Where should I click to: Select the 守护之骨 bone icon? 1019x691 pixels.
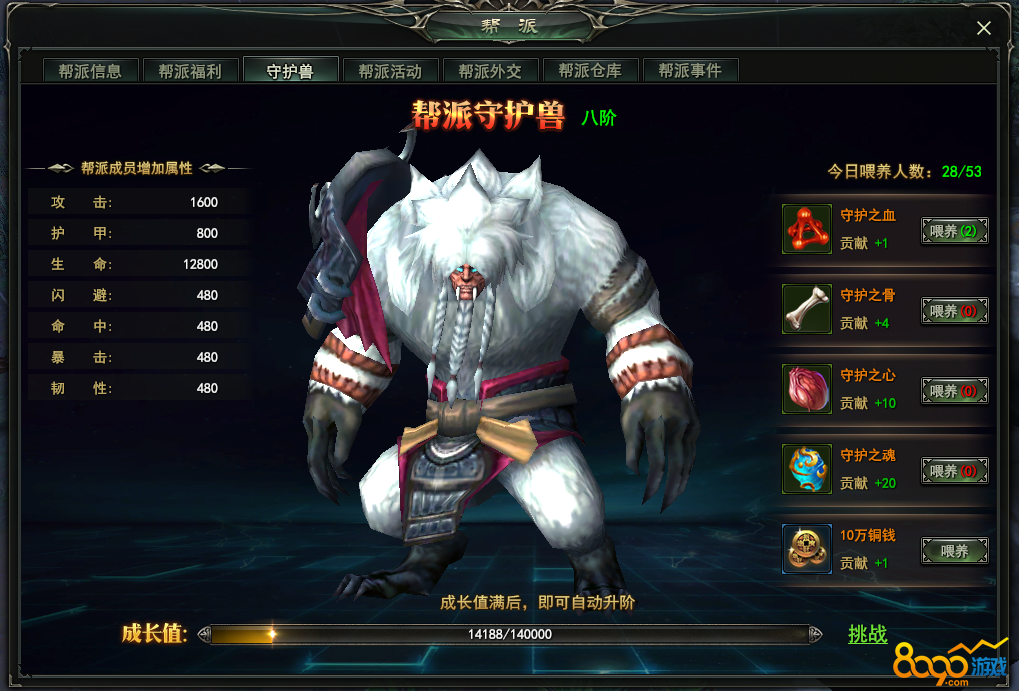pyautogui.click(x=806, y=309)
